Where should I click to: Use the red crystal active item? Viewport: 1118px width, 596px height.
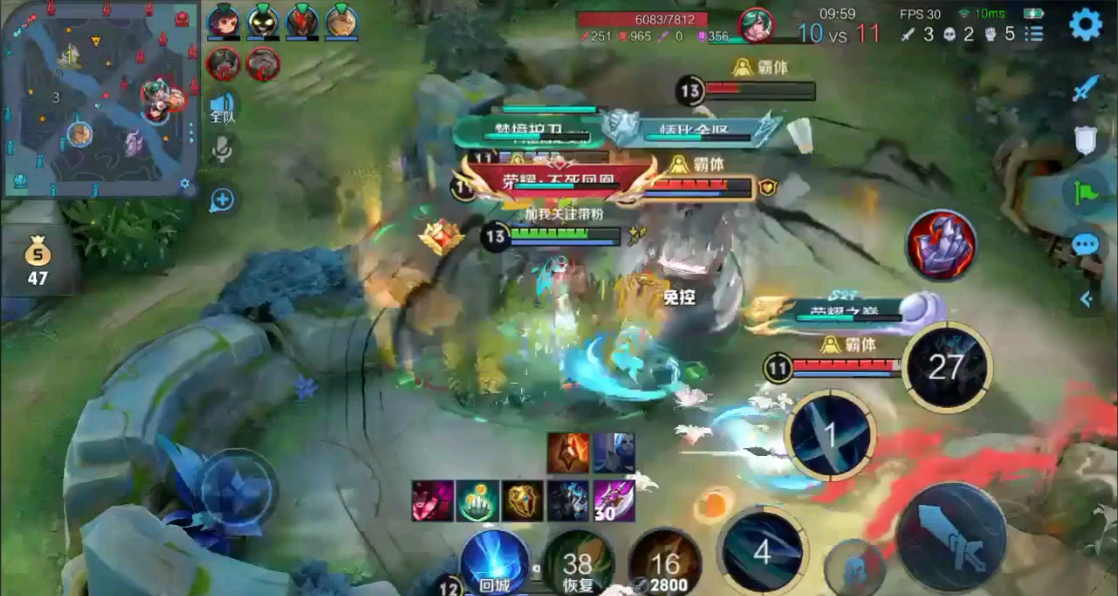941,245
